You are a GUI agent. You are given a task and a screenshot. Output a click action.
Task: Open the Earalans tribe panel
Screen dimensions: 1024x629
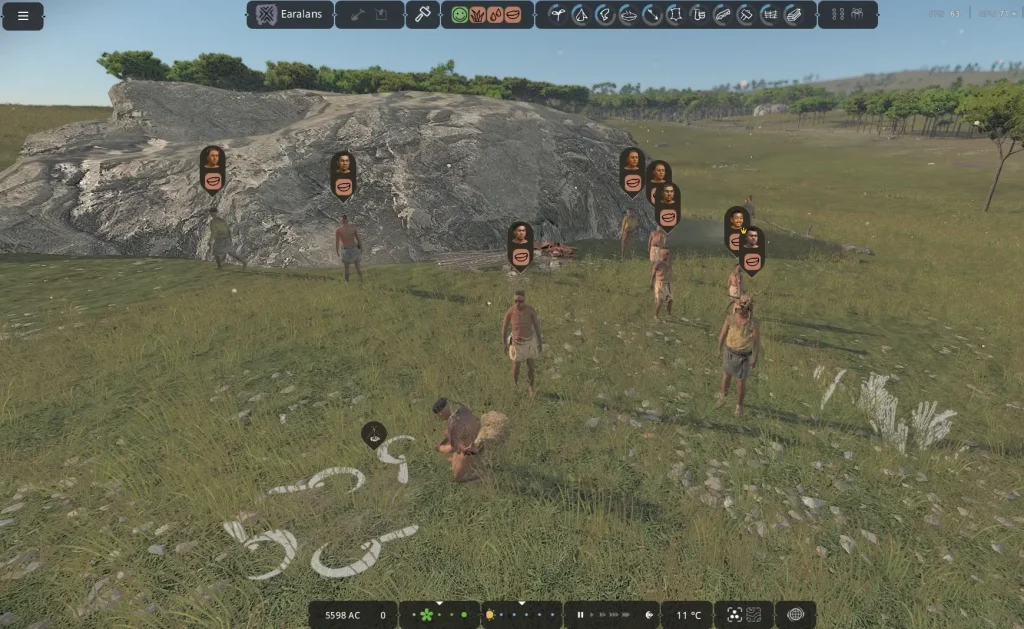click(x=290, y=15)
